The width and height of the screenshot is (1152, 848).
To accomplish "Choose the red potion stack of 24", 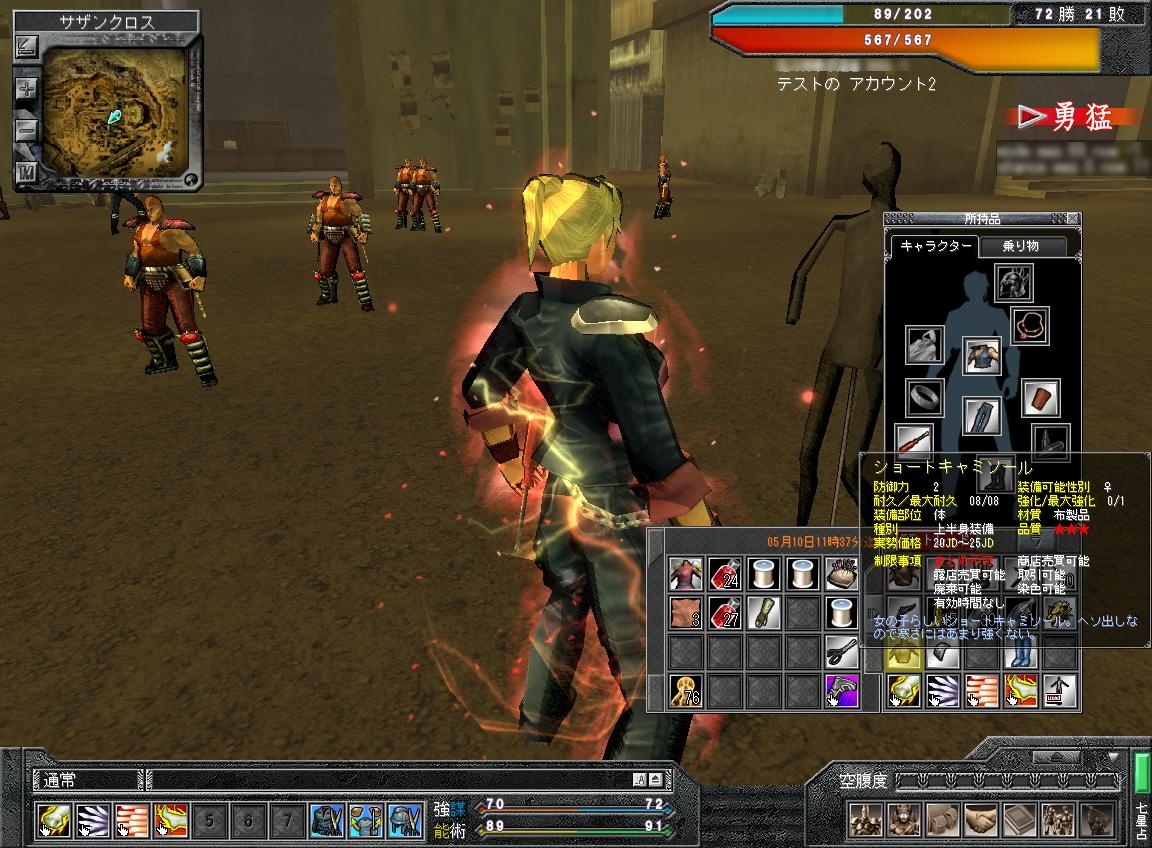I will click(723, 574).
